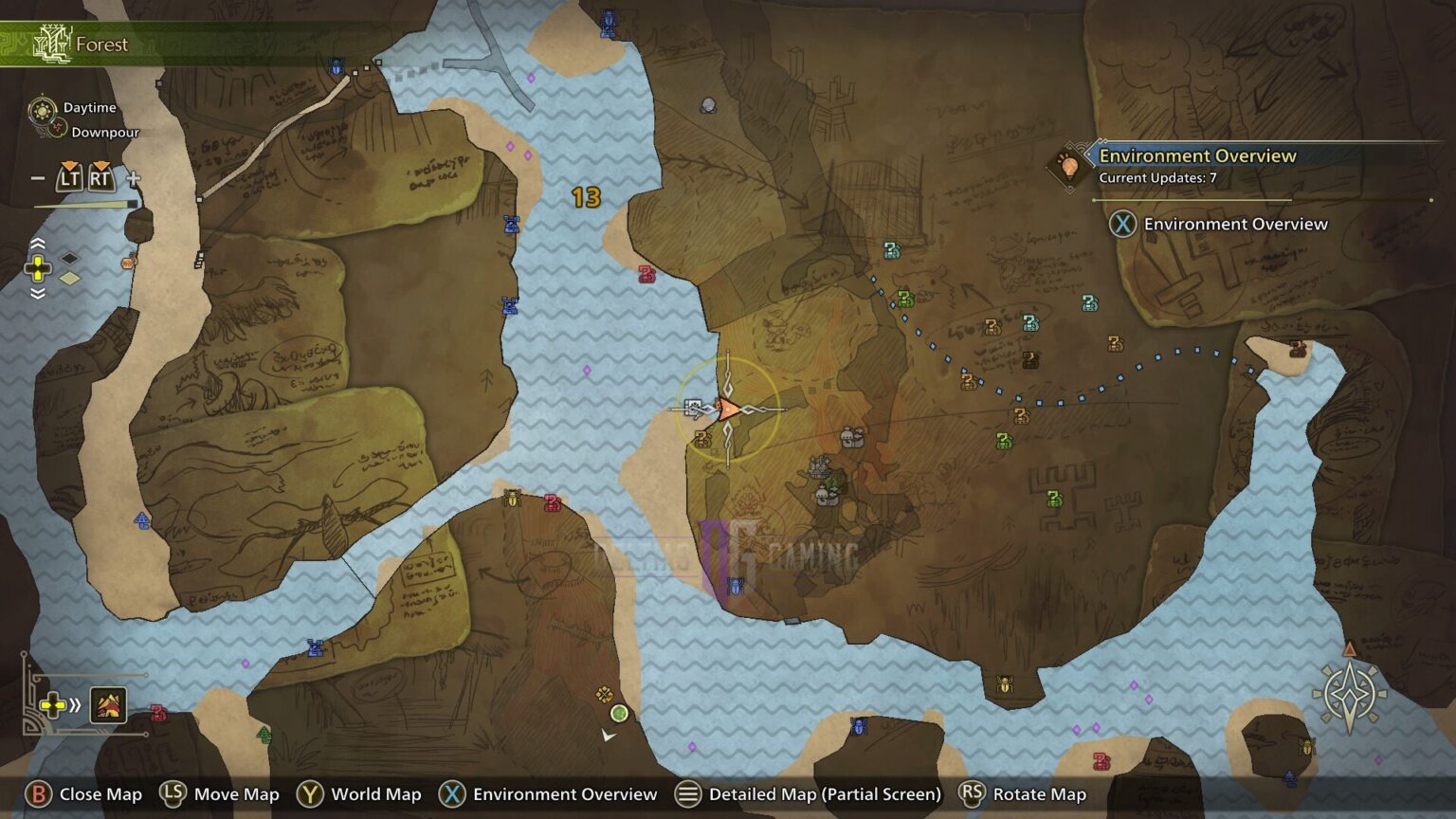Expand the double chevron next to the camp icon
The image size is (1456, 819).
tap(75, 704)
